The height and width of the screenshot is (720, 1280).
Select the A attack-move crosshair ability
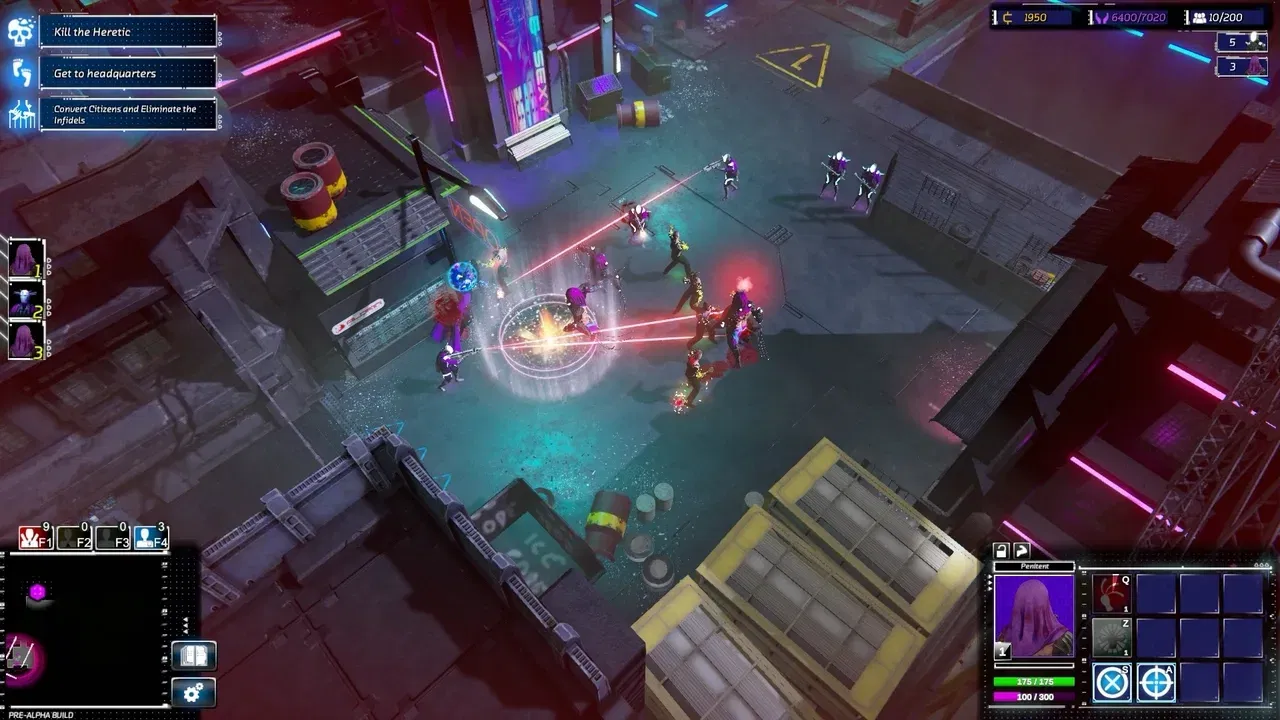point(1156,682)
